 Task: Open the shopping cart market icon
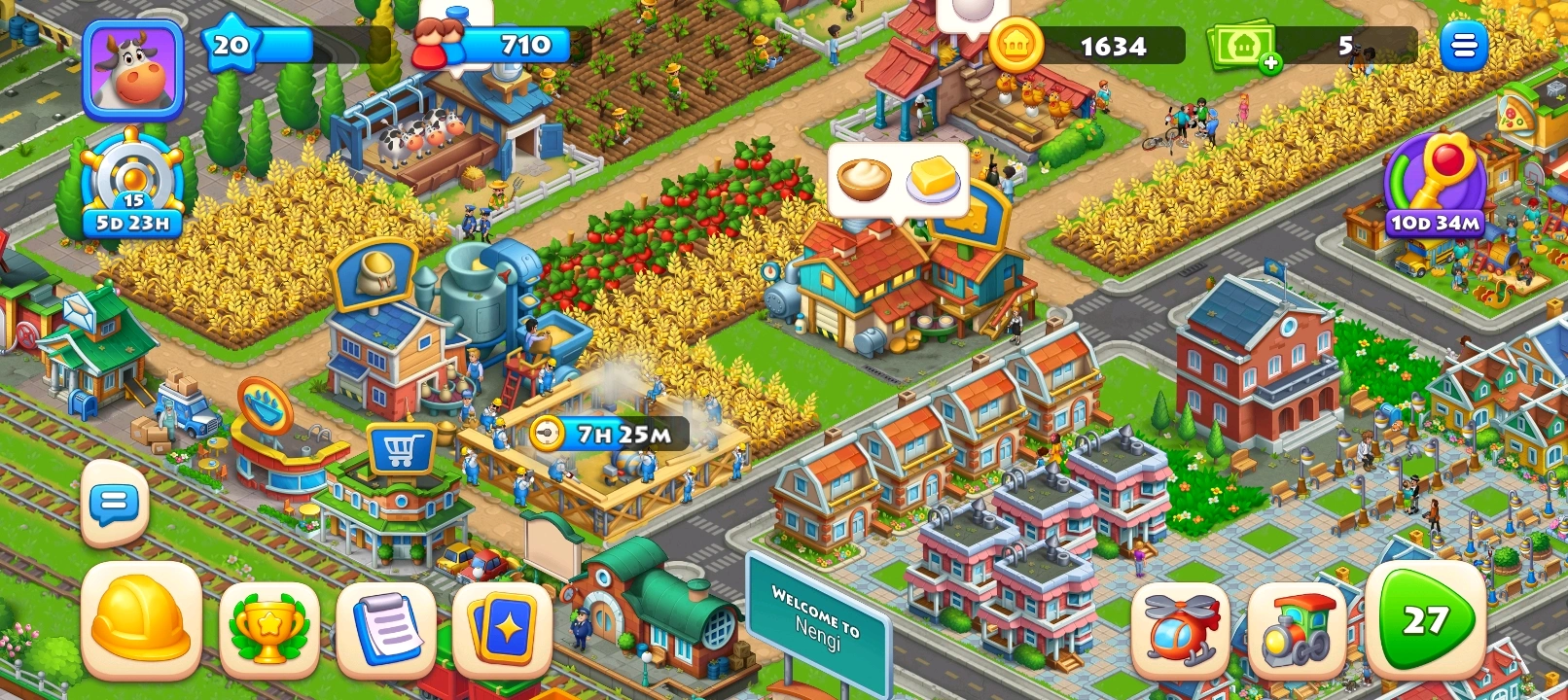[x=401, y=449]
